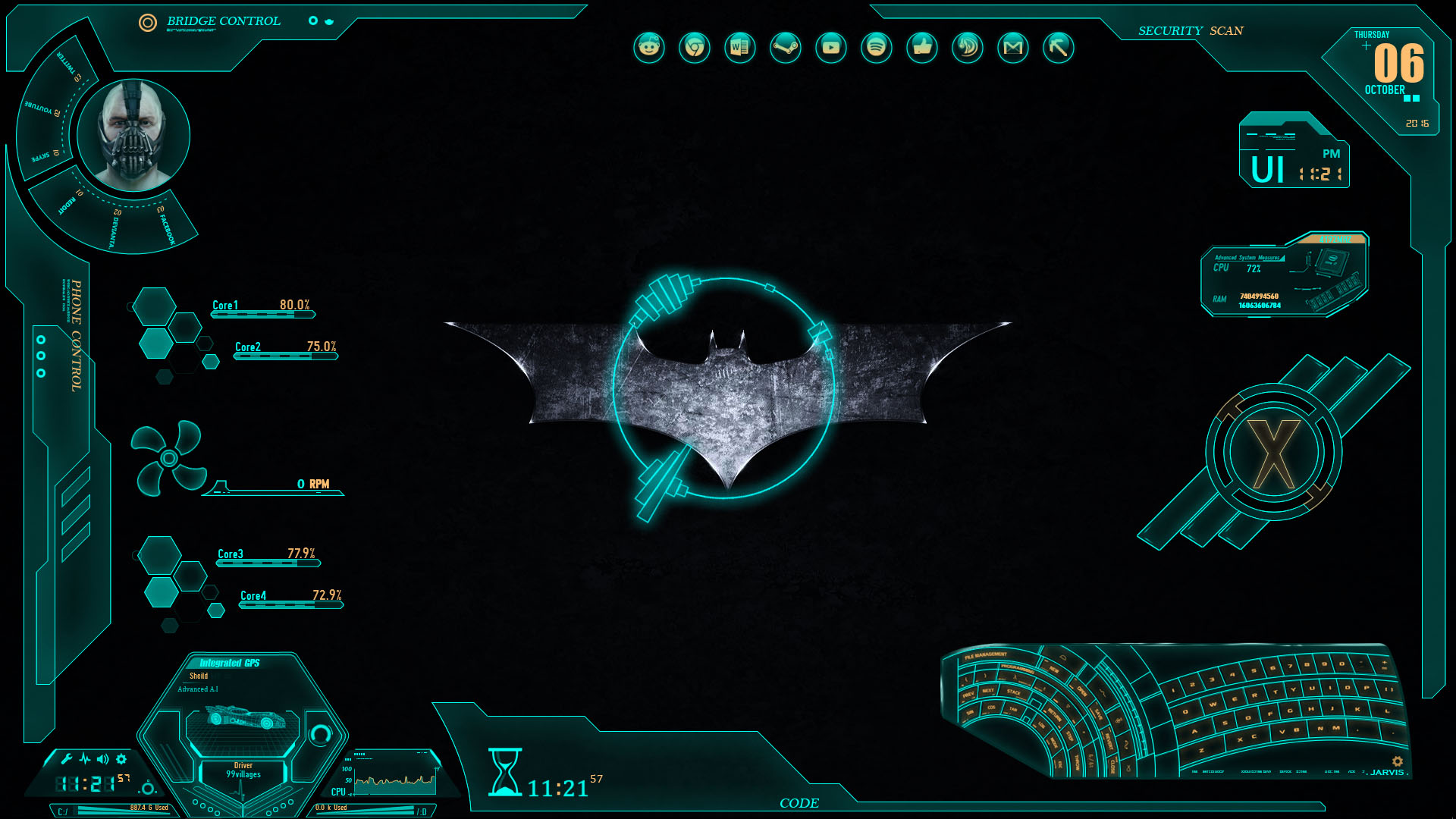Open the gear settings beside the speaker
1456x819 pixels.
tap(121, 759)
